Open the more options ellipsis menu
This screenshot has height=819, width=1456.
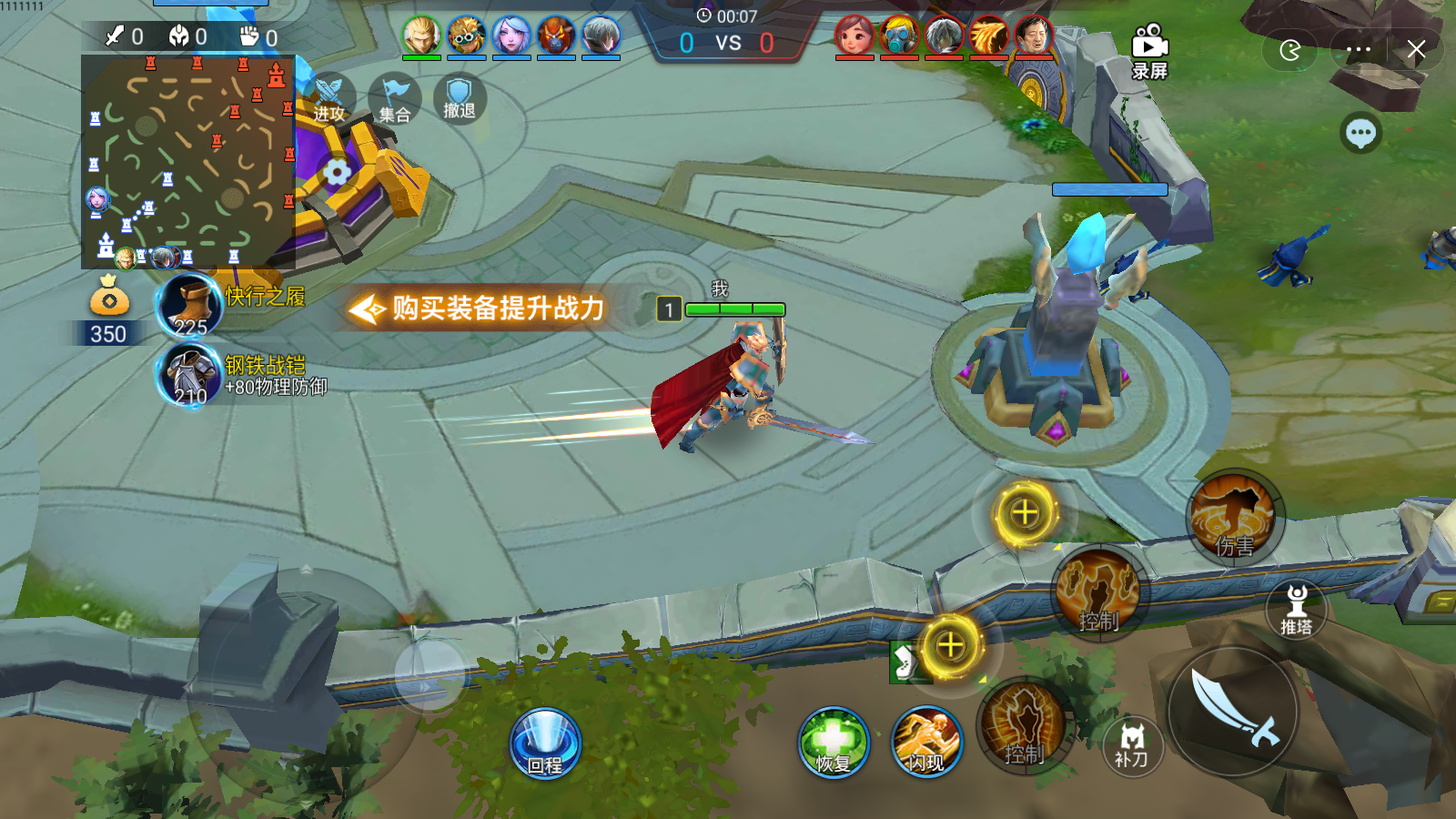pos(1358,50)
